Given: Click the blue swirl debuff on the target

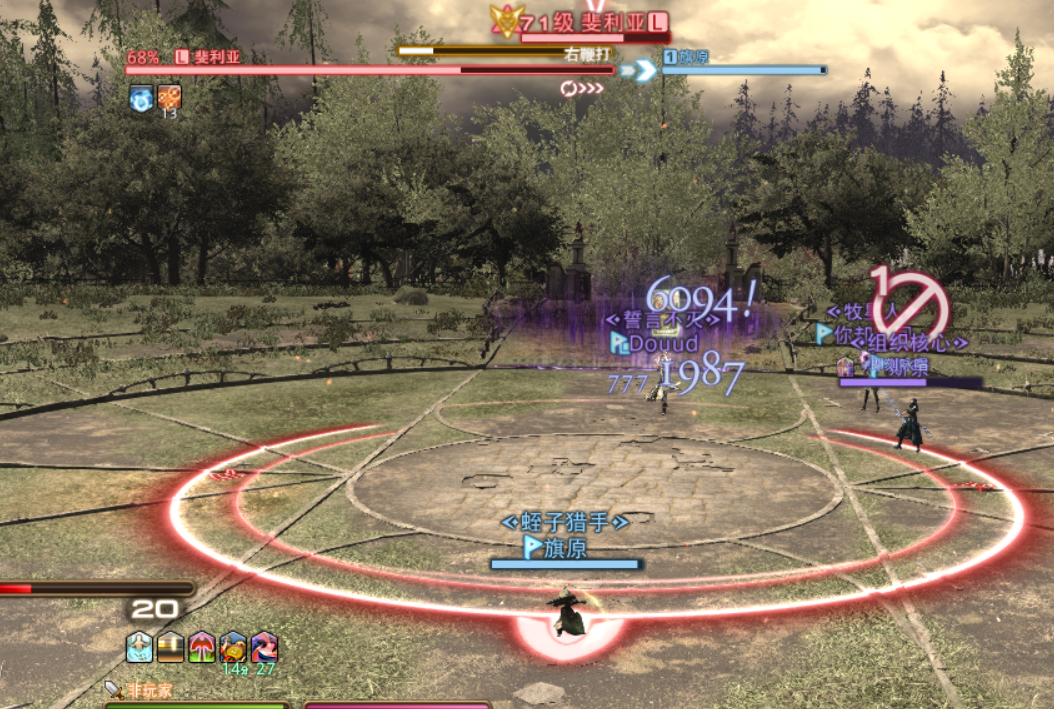Looking at the screenshot, I should (x=142, y=97).
